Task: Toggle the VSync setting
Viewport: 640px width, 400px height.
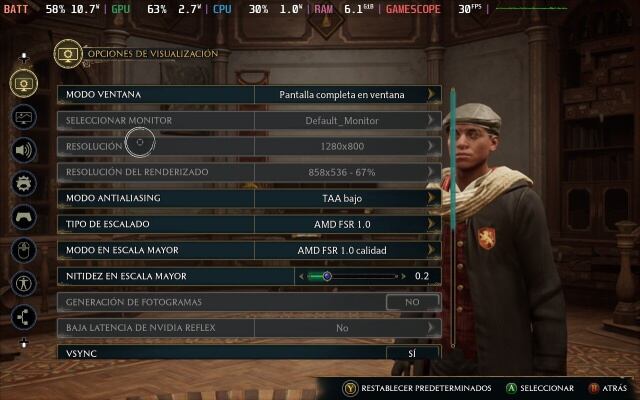Action: click(x=412, y=354)
